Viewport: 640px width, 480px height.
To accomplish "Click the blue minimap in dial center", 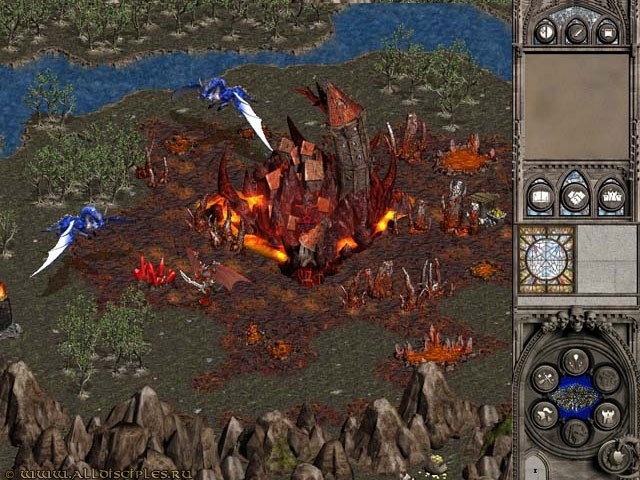I will coord(575,396).
